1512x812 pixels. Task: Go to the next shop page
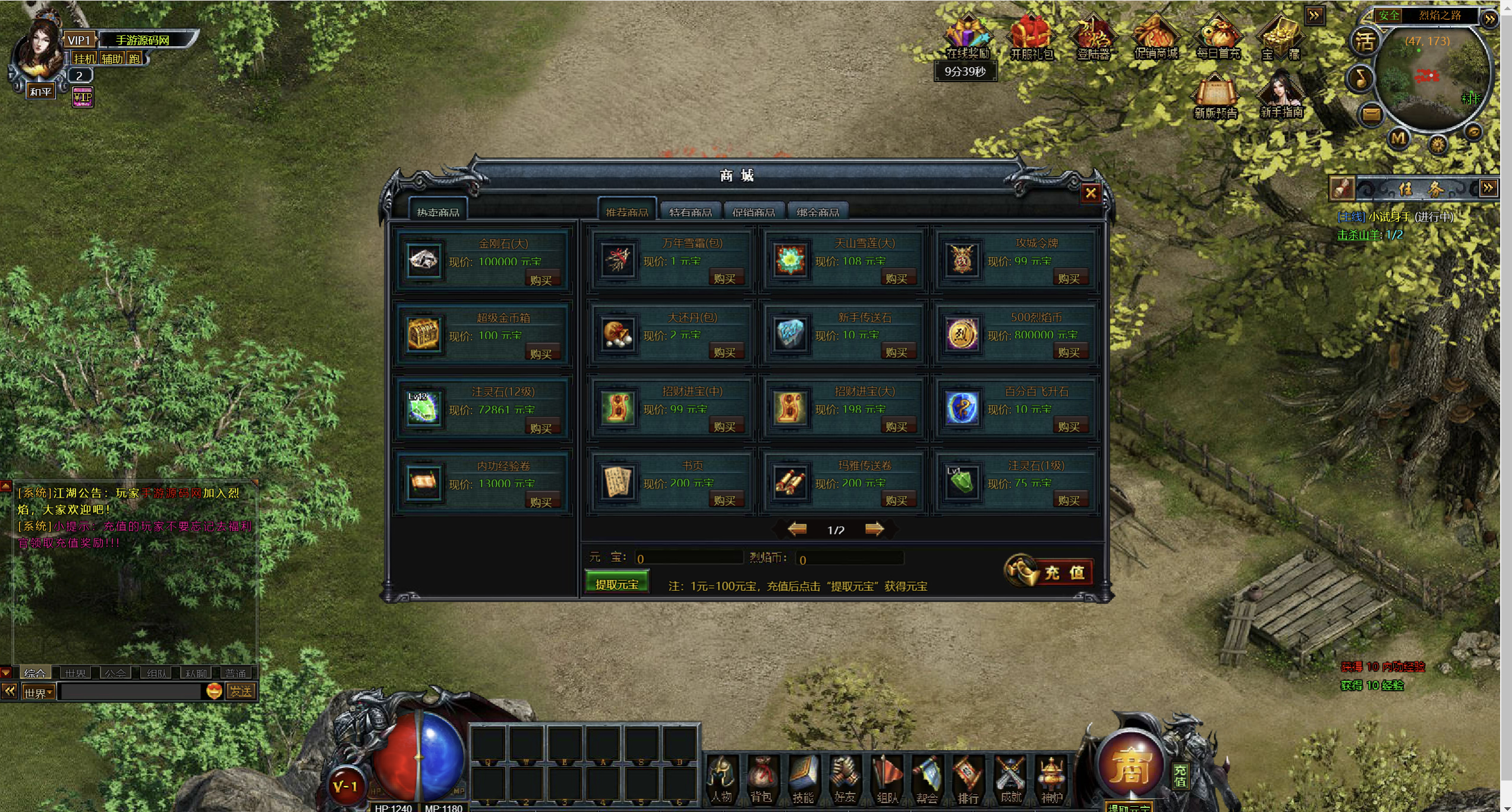tap(874, 529)
